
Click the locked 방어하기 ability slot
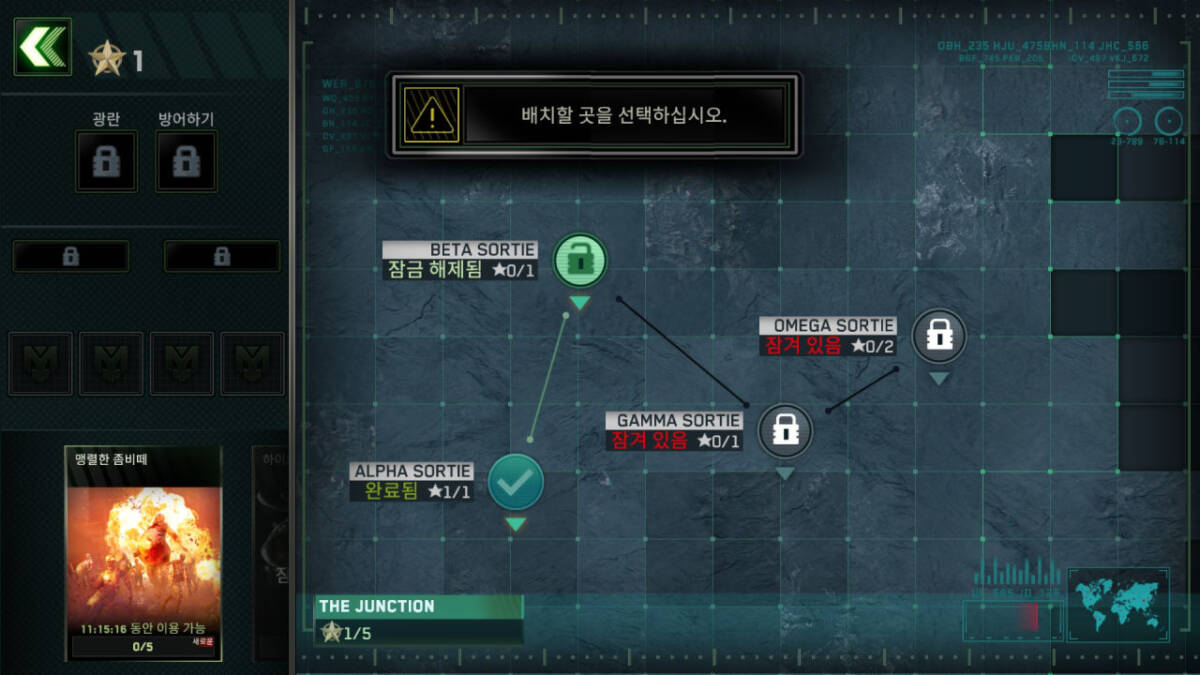(x=186, y=161)
